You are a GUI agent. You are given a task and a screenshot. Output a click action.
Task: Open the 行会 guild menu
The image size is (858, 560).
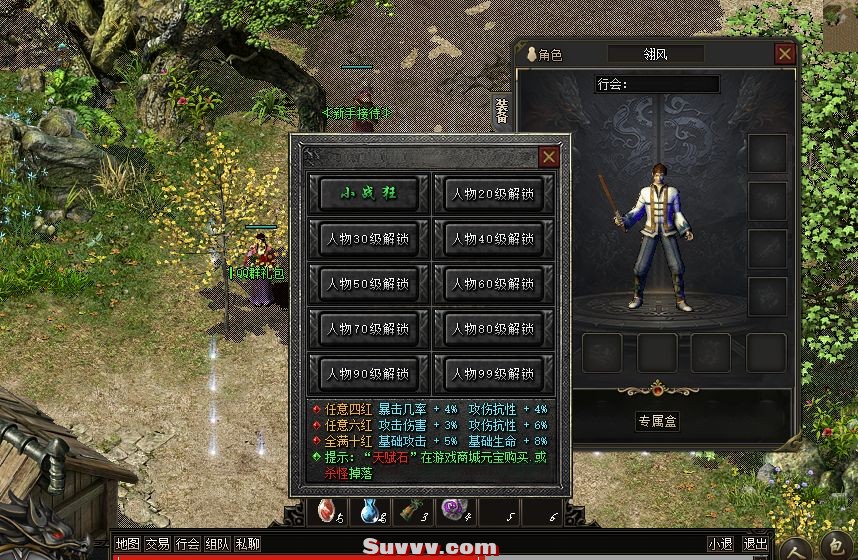187,545
